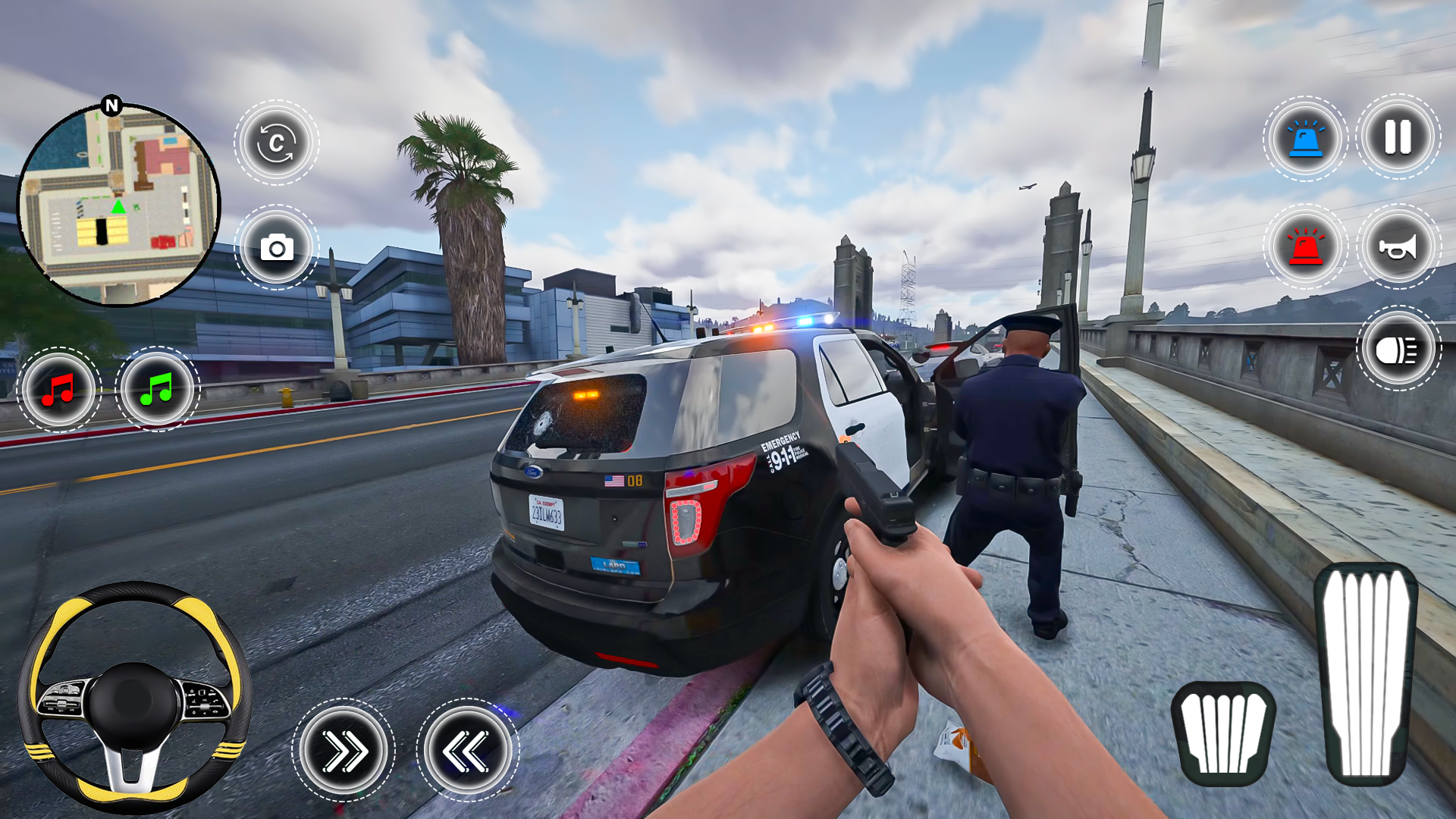Activate the red emergency siren

1306,247
